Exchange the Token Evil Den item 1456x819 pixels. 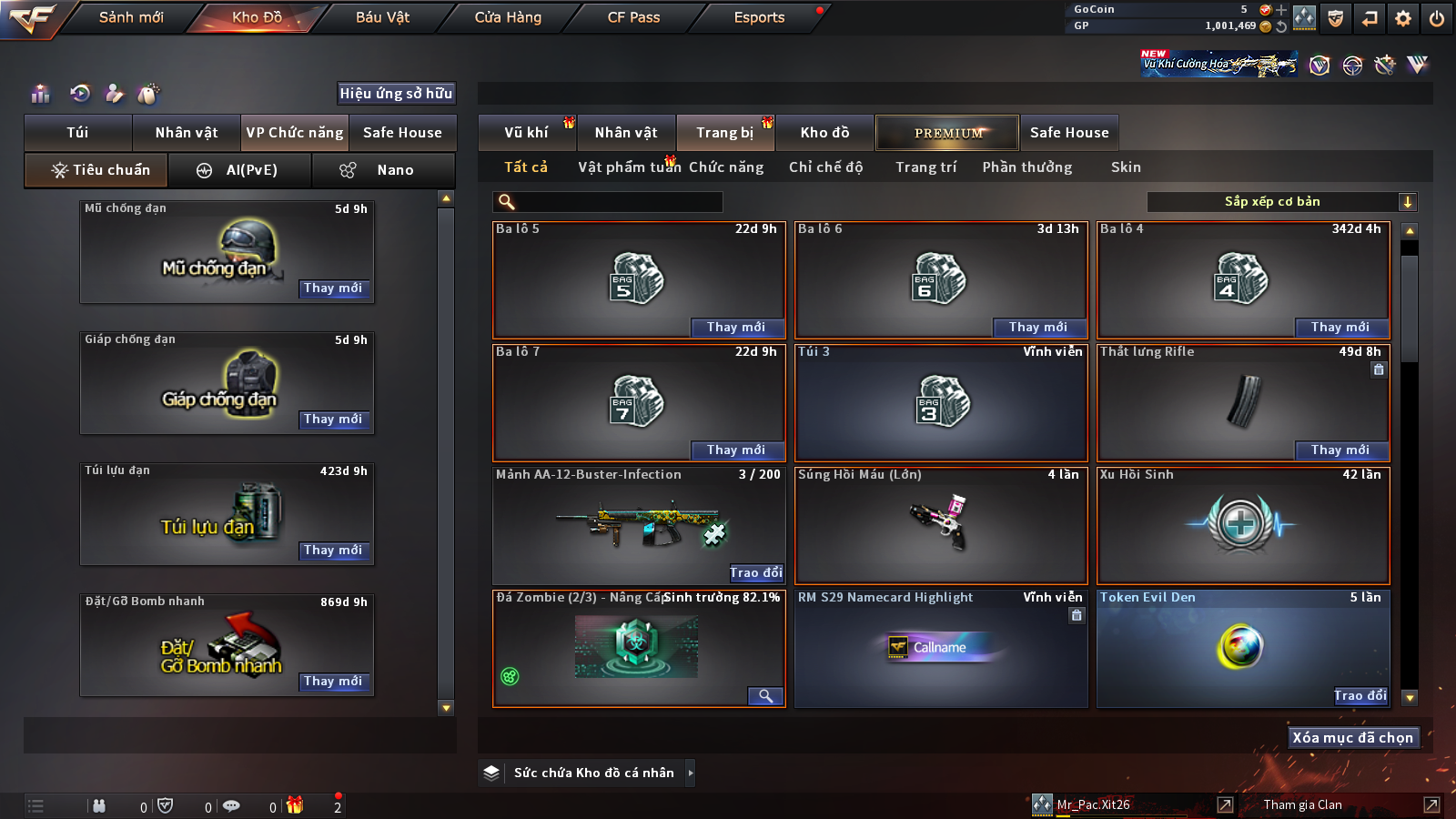(1360, 696)
